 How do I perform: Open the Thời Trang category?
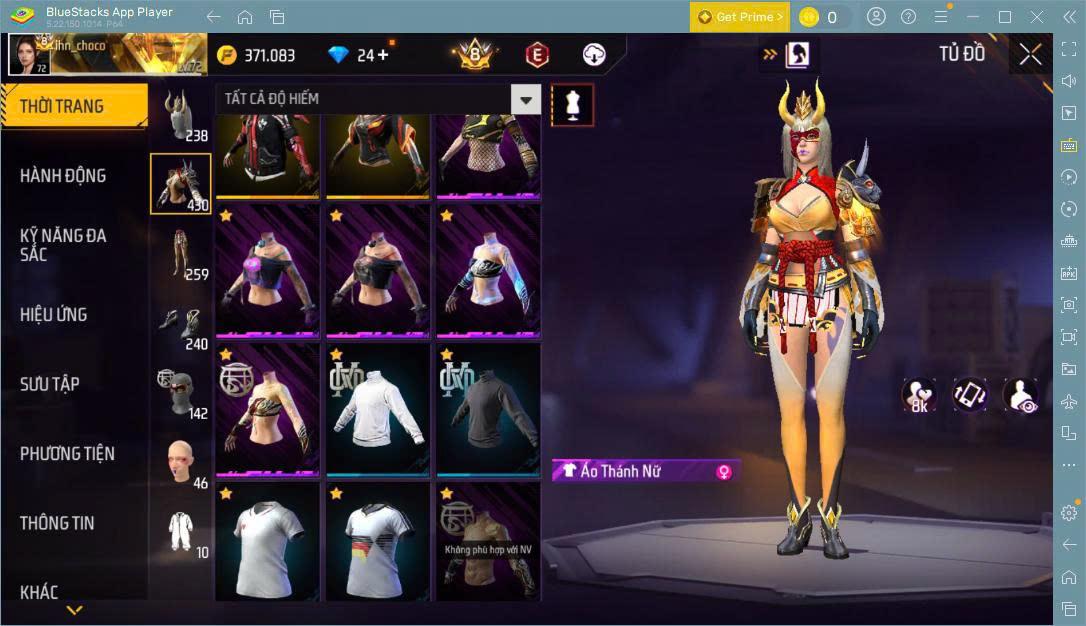pos(62,106)
